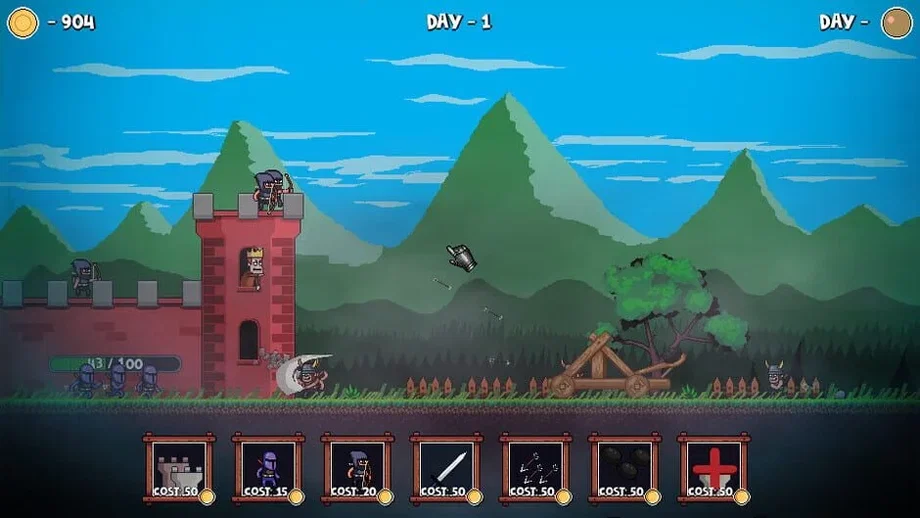Image resolution: width=920 pixels, height=518 pixels.
Task: Buy the castle wall upgrade for 50
Action: coord(179,468)
